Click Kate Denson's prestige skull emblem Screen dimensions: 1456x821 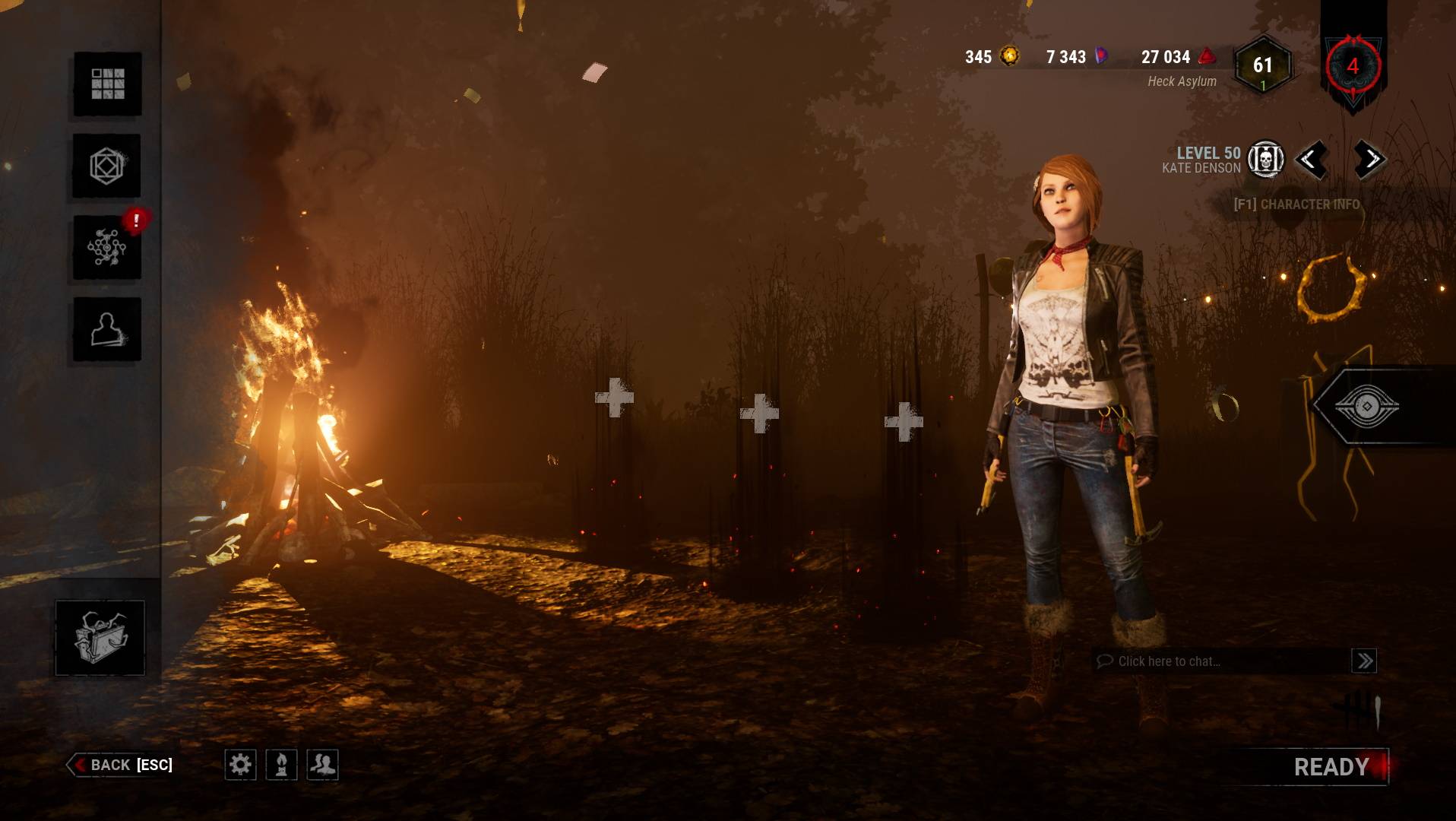click(1266, 160)
